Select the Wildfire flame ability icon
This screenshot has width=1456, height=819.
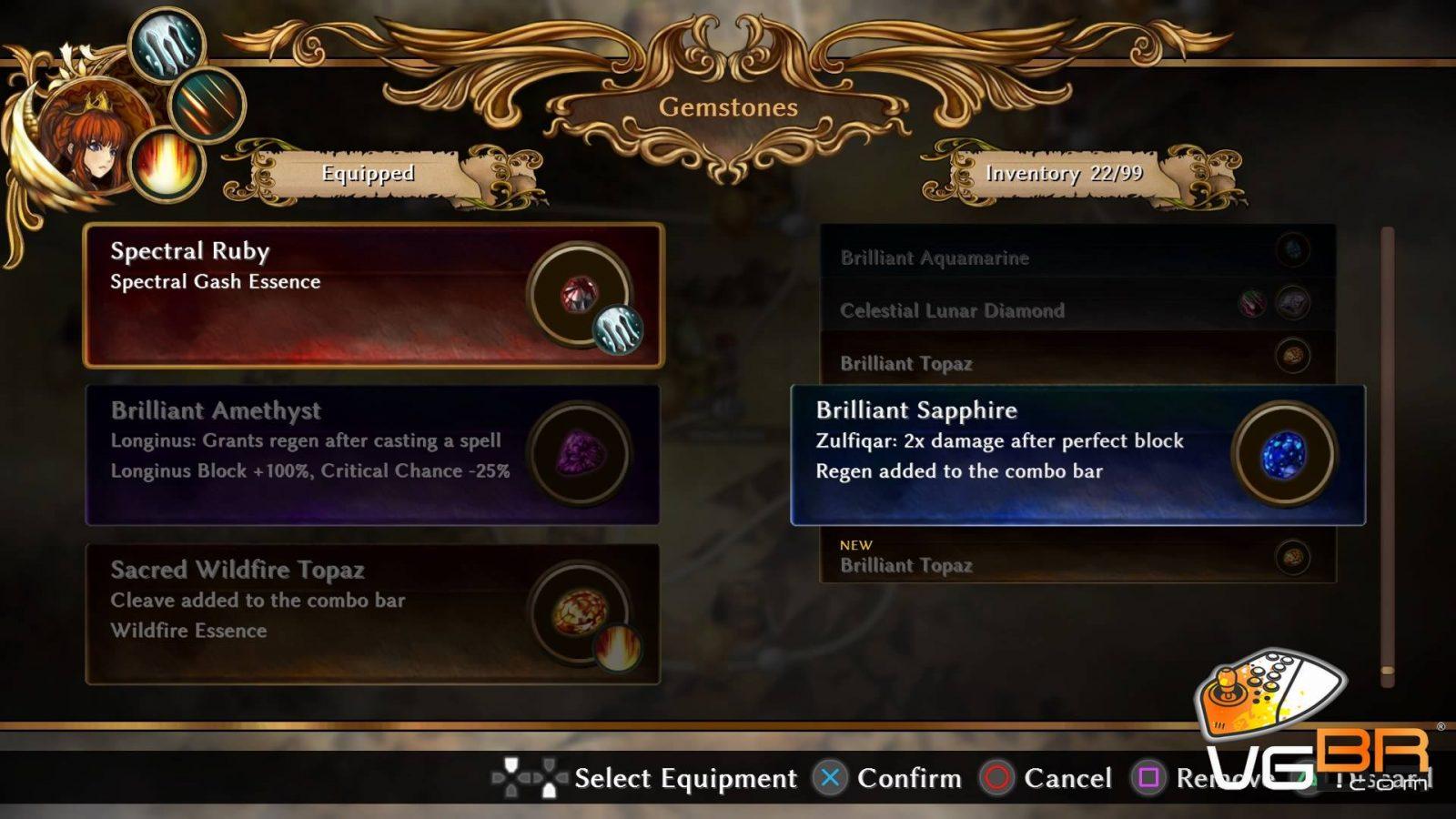[167, 166]
